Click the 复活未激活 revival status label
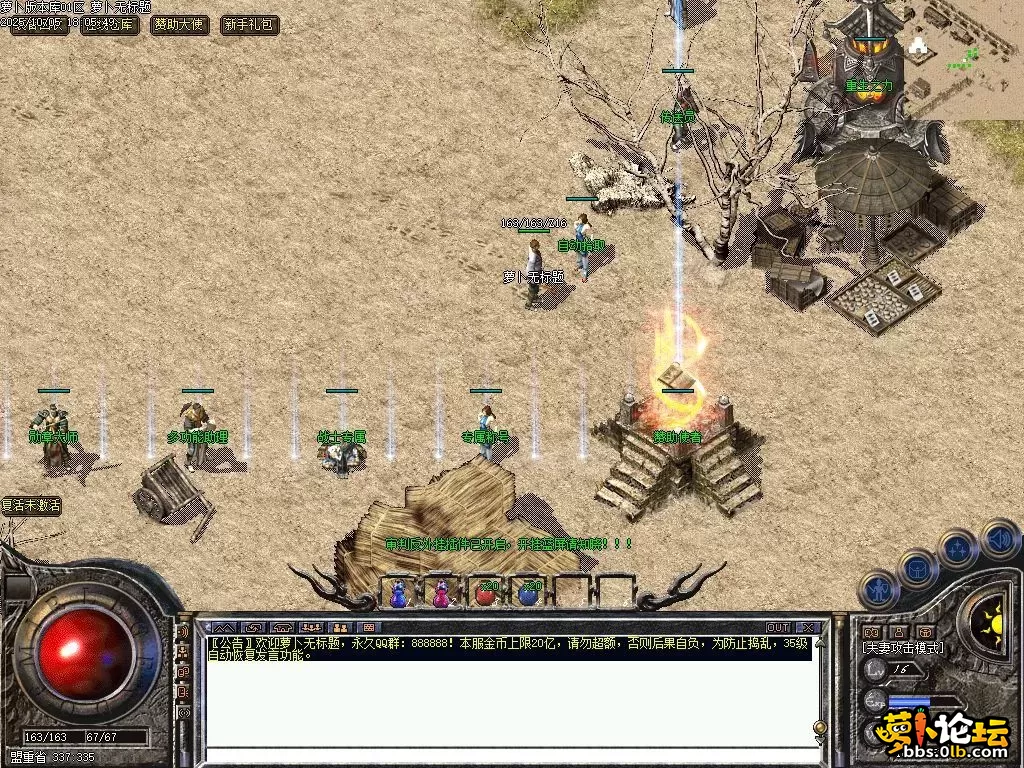1024x768 pixels. (x=31, y=506)
